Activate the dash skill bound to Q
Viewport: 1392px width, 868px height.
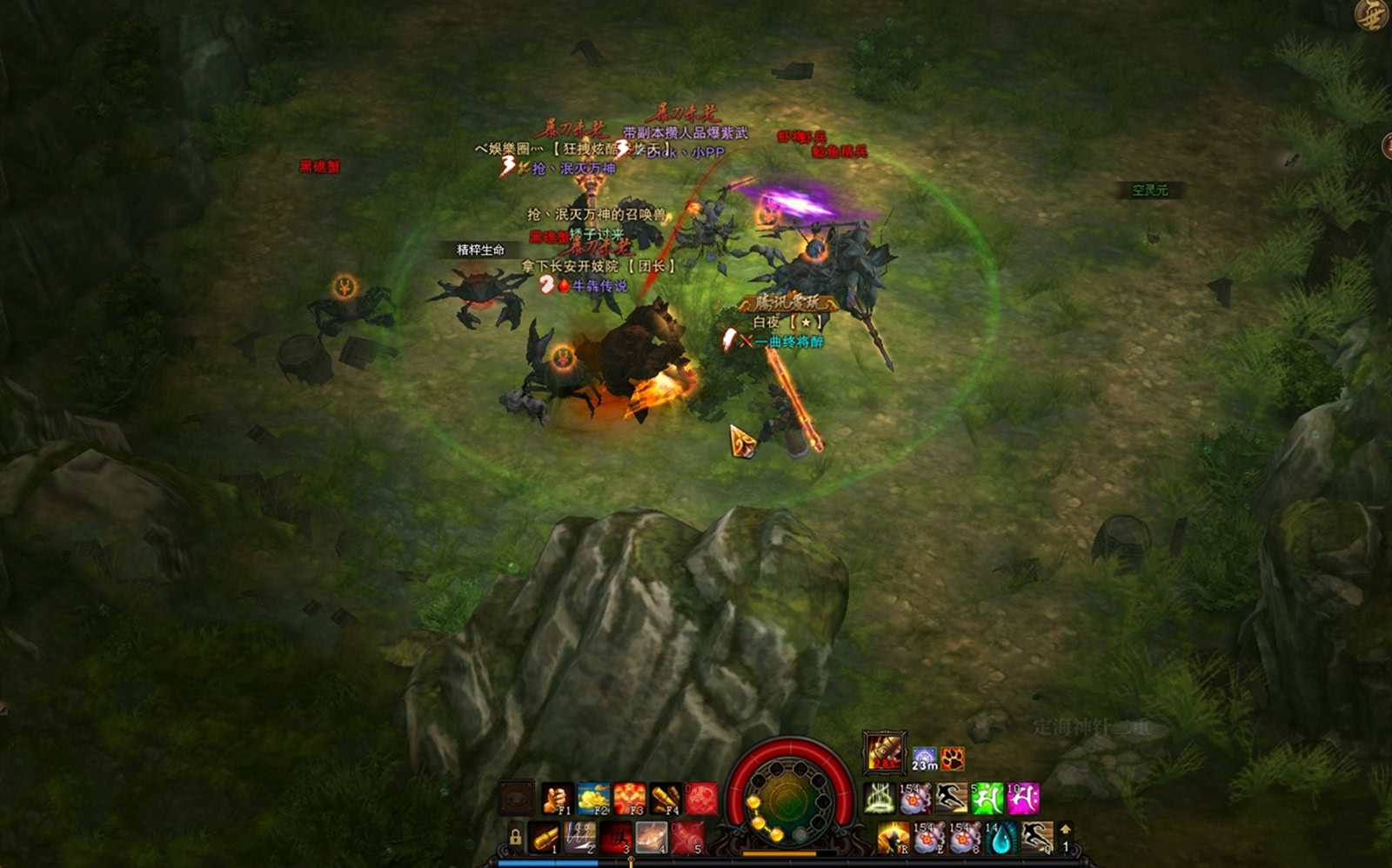pyautogui.click(x=1036, y=838)
